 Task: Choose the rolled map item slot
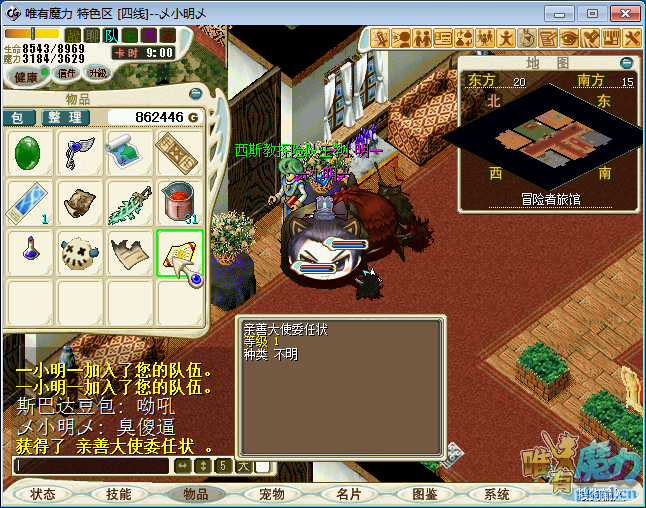click(x=131, y=154)
